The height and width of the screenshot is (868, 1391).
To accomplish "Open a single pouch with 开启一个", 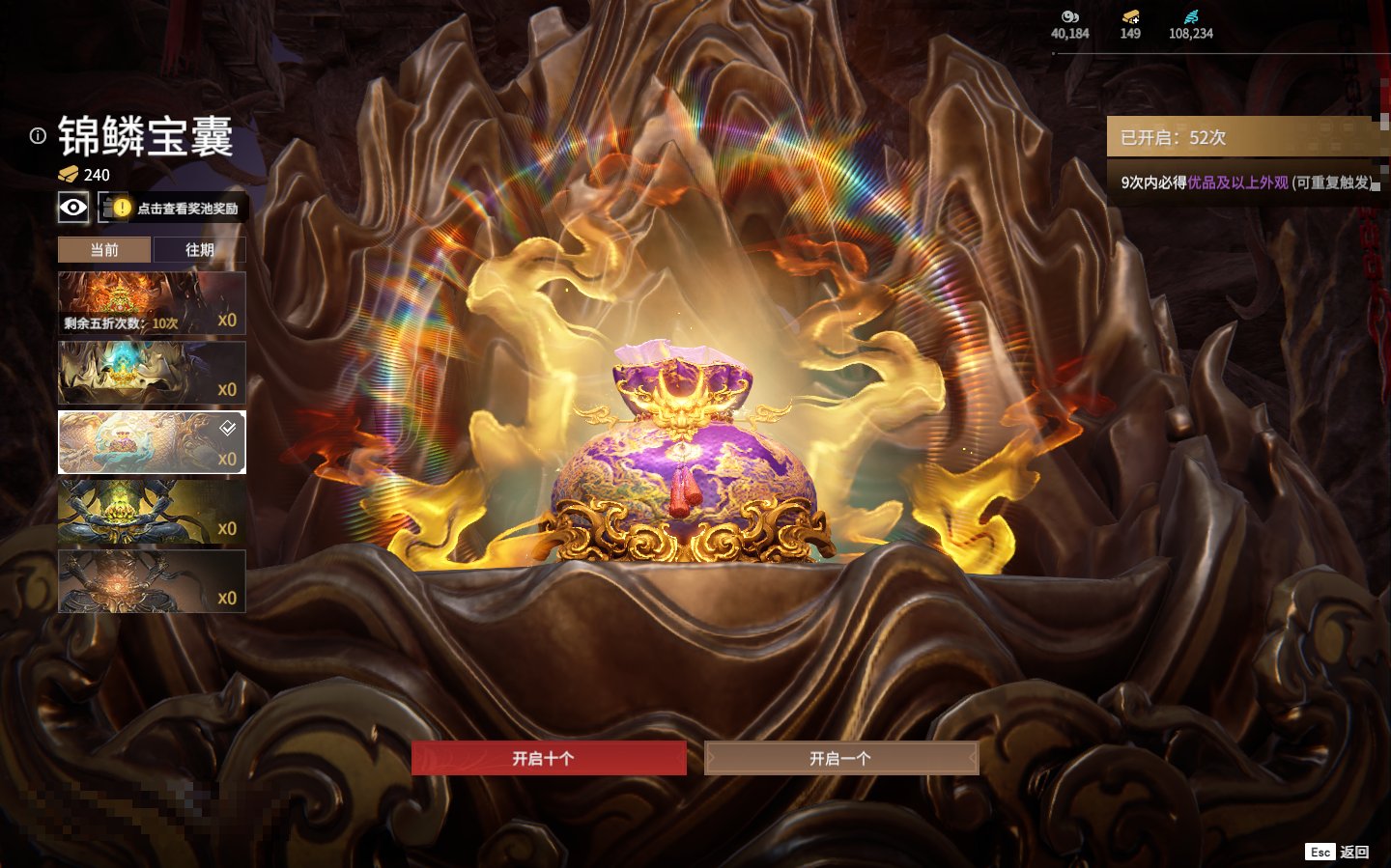I will pos(840,758).
